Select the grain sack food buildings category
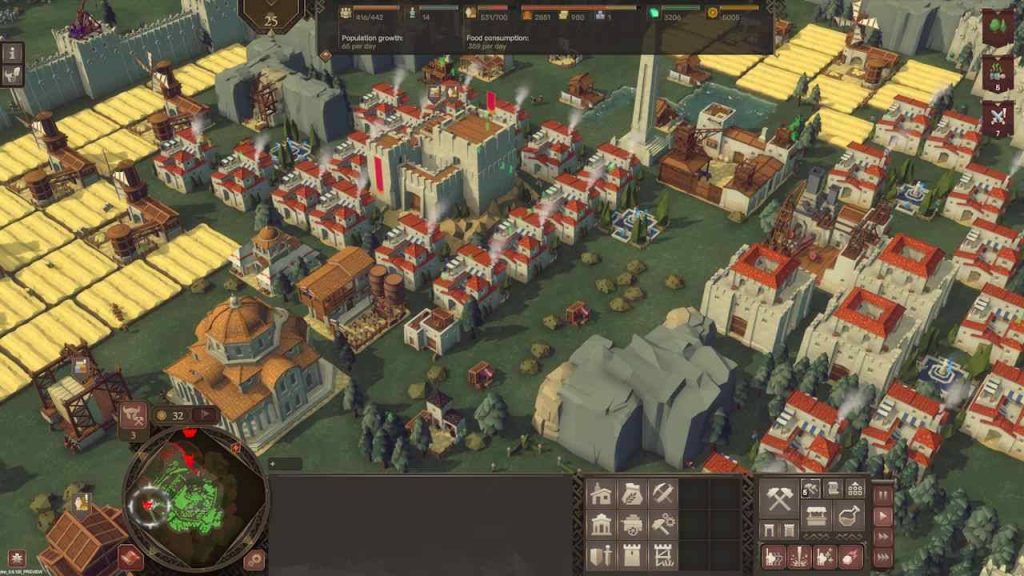This screenshot has height=576, width=1024. pos(632,494)
